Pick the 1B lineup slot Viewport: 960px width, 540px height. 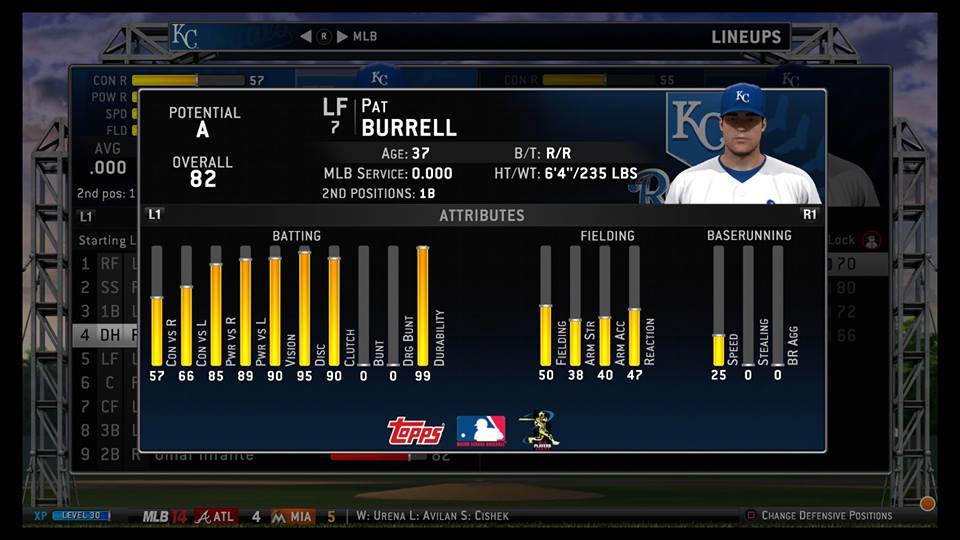[x=107, y=311]
